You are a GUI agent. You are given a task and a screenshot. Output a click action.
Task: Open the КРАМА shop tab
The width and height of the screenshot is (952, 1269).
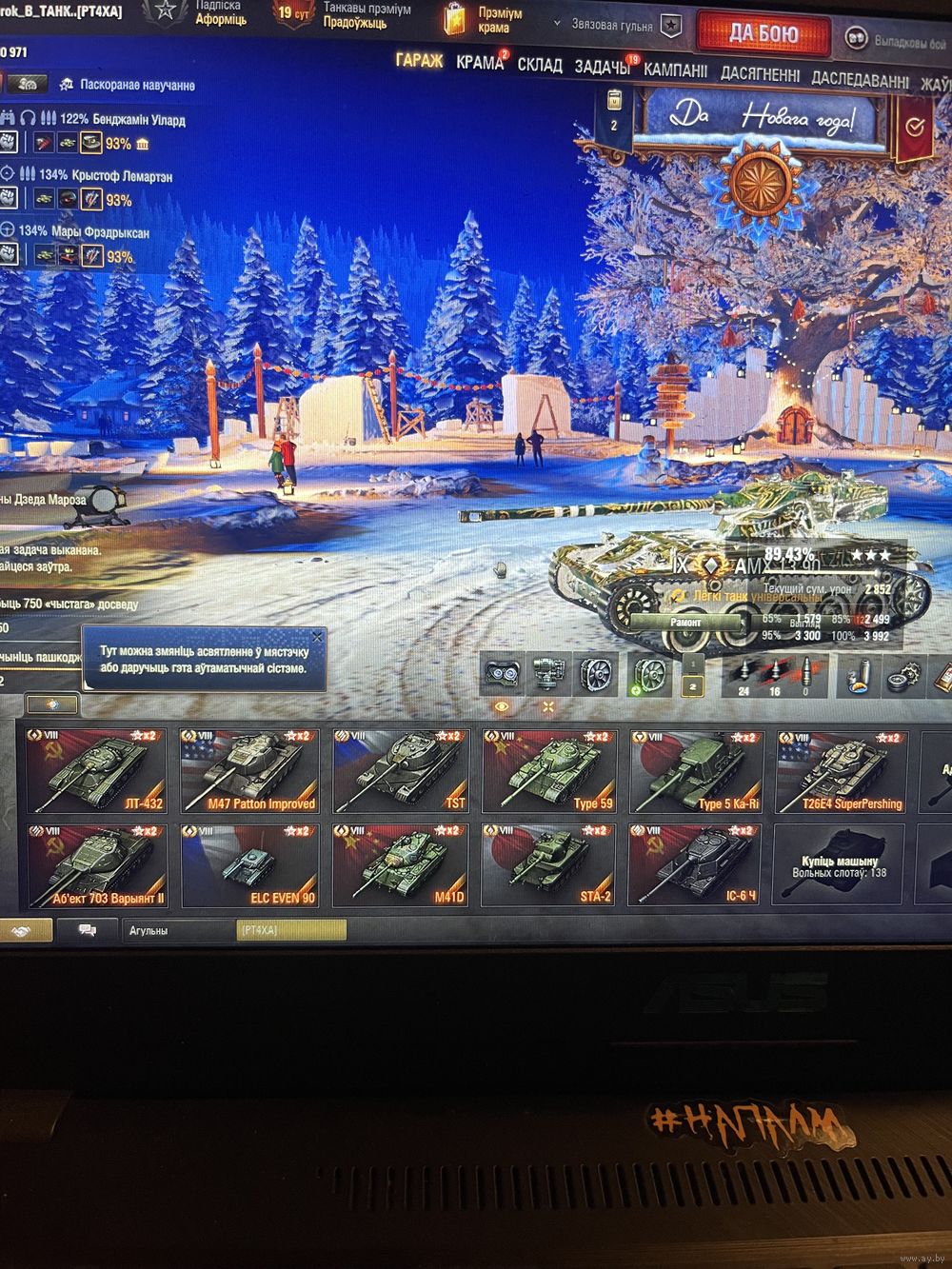[x=479, y=63]
